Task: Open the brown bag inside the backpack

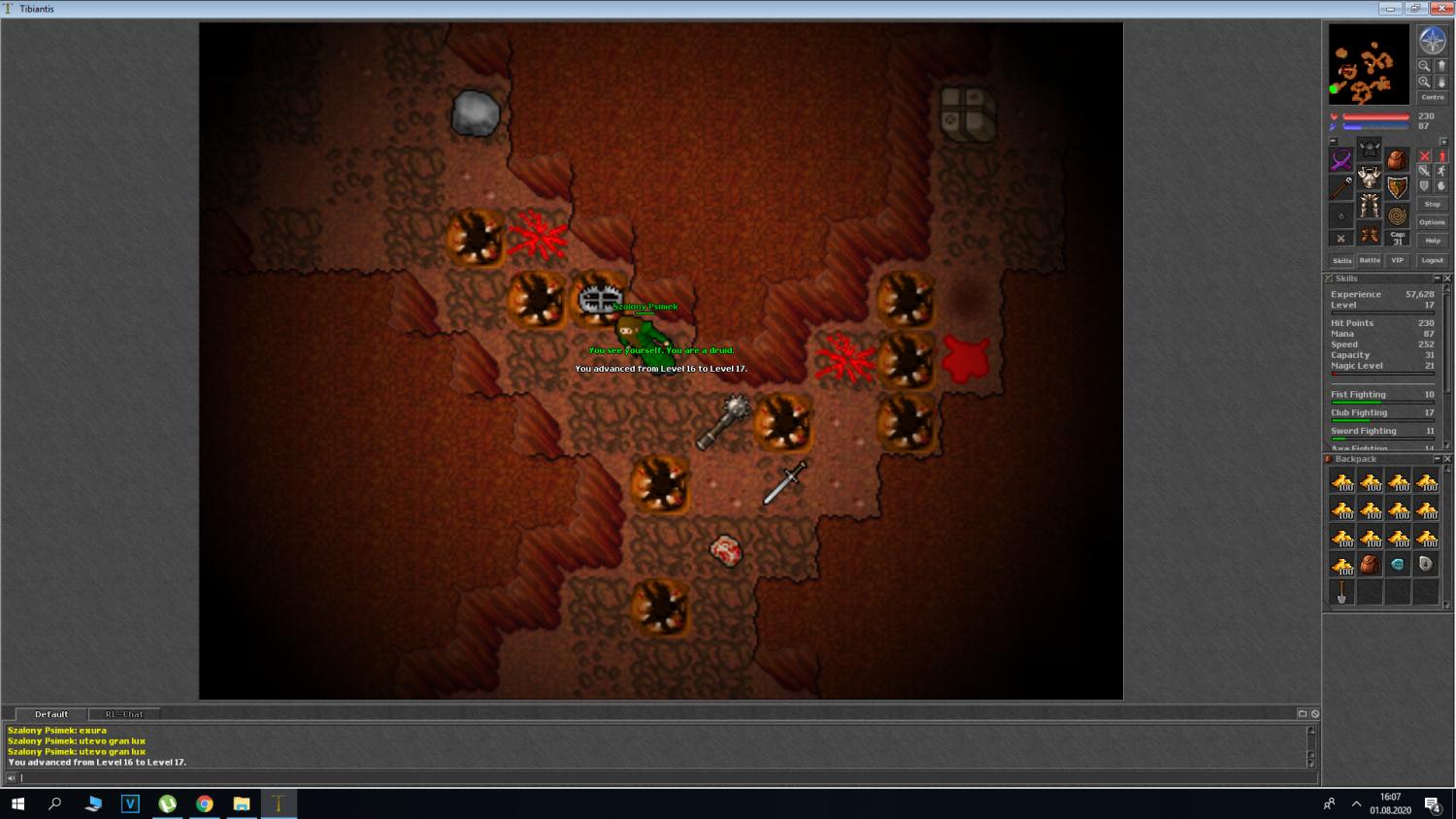Action: (x=1370, y=564)
